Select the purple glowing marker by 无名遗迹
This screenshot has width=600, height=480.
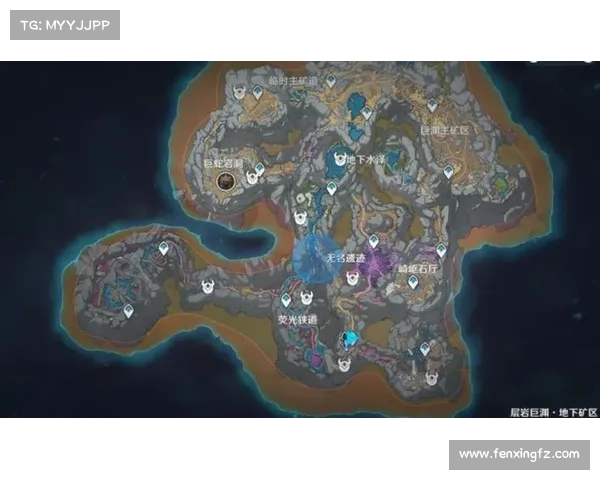pos(375,263)
